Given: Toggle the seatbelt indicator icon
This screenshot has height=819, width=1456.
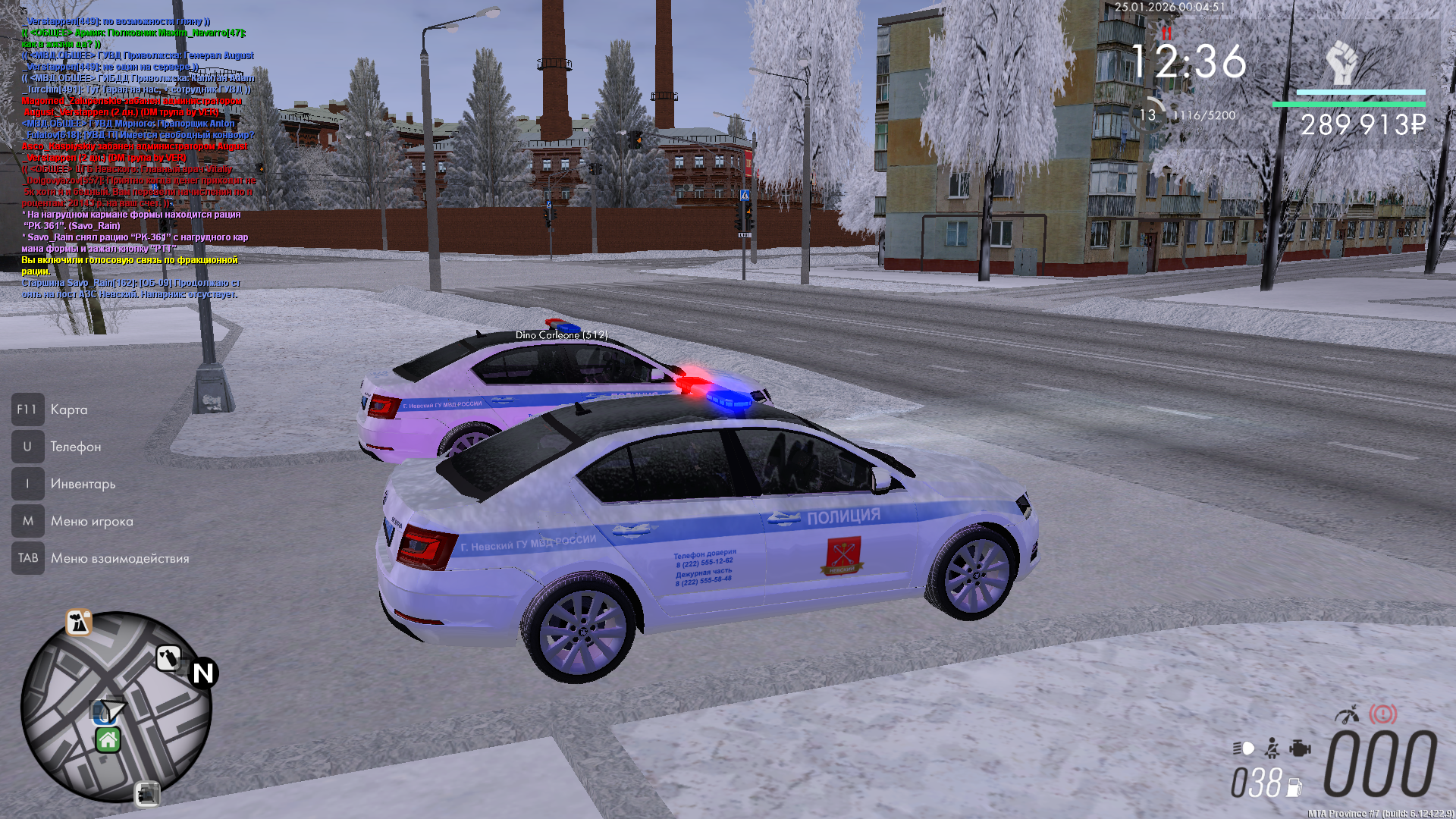Looking at the screenshot, I should [1272, 748].
